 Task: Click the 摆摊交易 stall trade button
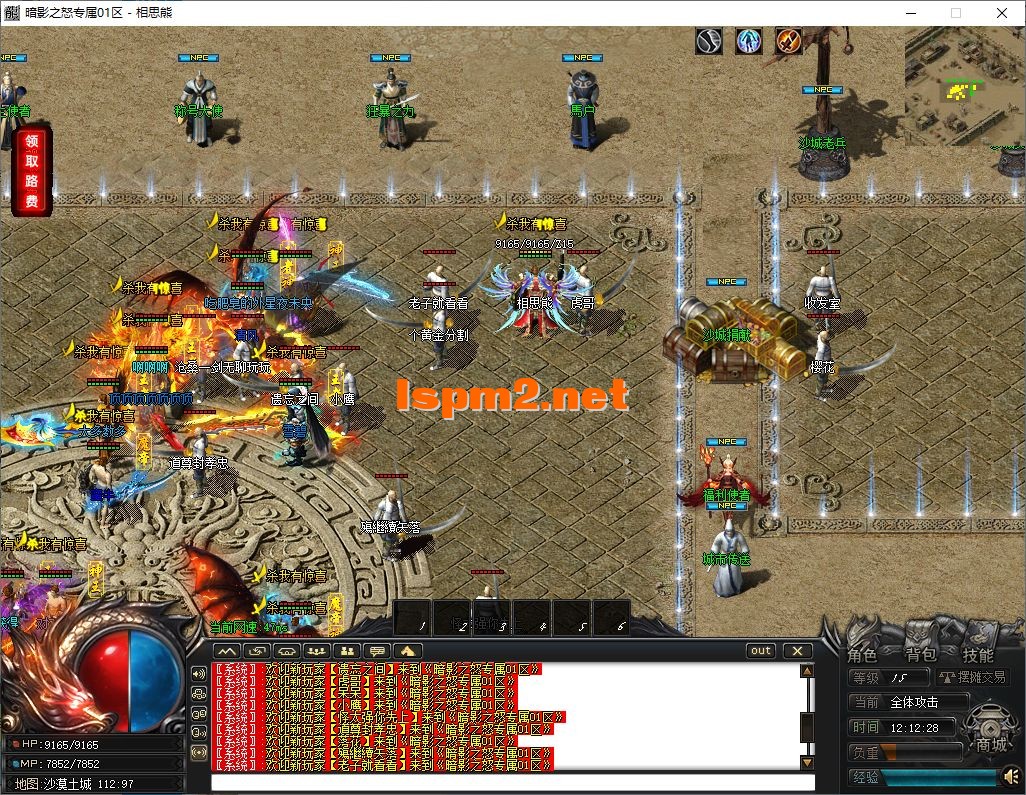(x=971, y=678)
